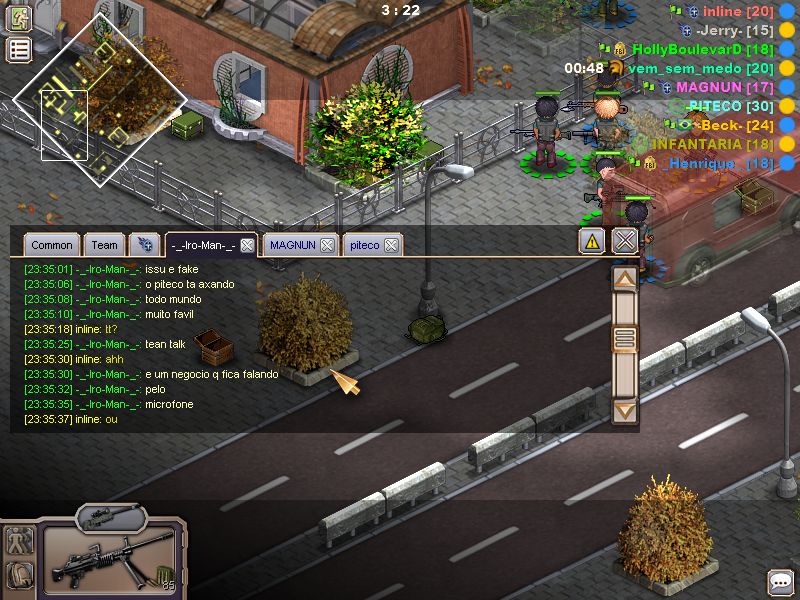Screen dimensions: 800x600
Task: Close the piteco chat tab
Action: click(392, 245)
